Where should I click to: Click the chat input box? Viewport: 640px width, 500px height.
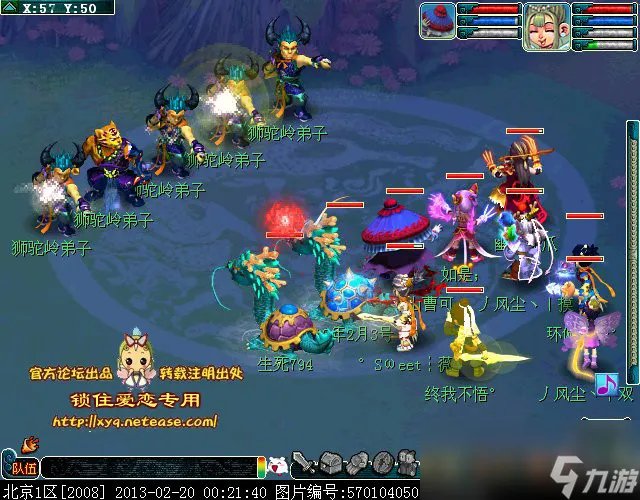point(150,467)
